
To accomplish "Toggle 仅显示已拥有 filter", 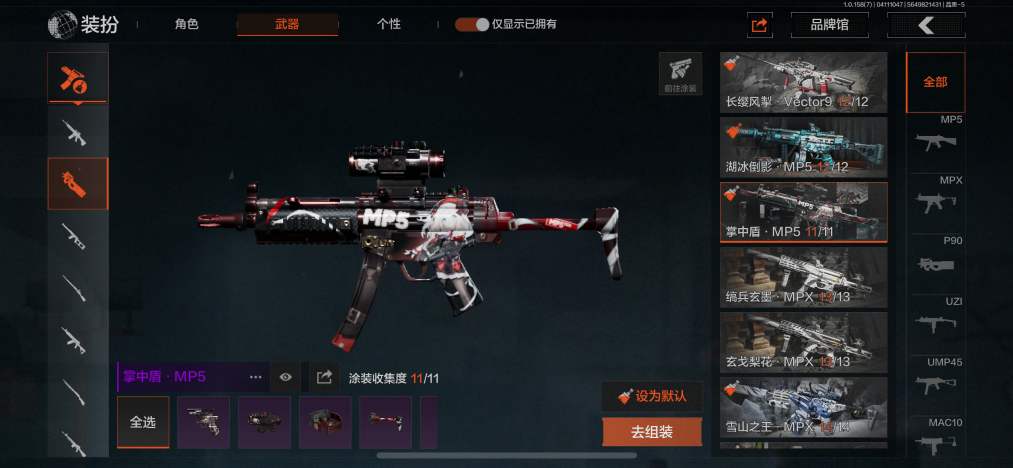I will [472, 24].
